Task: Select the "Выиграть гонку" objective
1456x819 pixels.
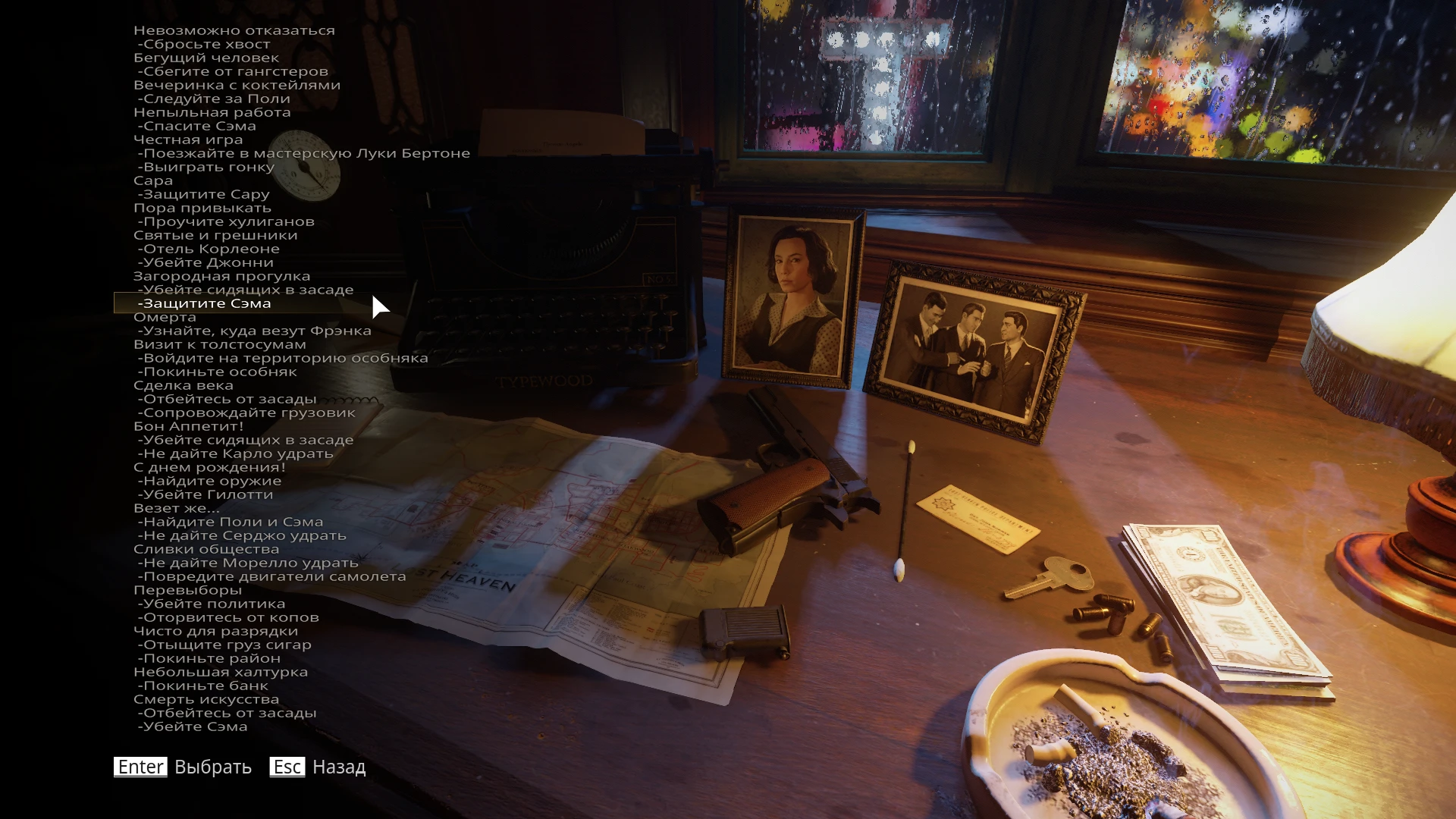Action: coord(204,168)
